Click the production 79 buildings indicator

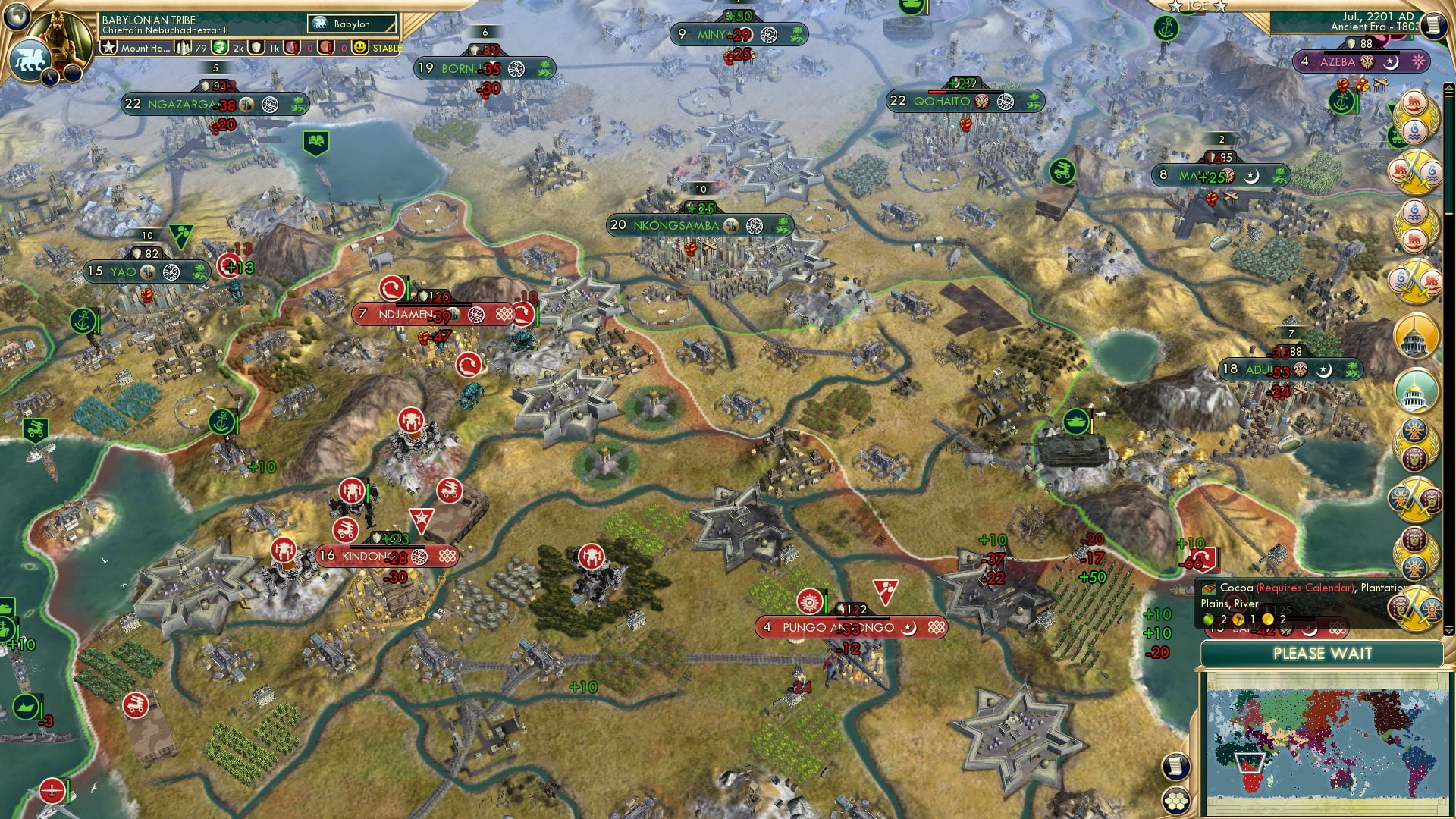click(x=190, y=47)
